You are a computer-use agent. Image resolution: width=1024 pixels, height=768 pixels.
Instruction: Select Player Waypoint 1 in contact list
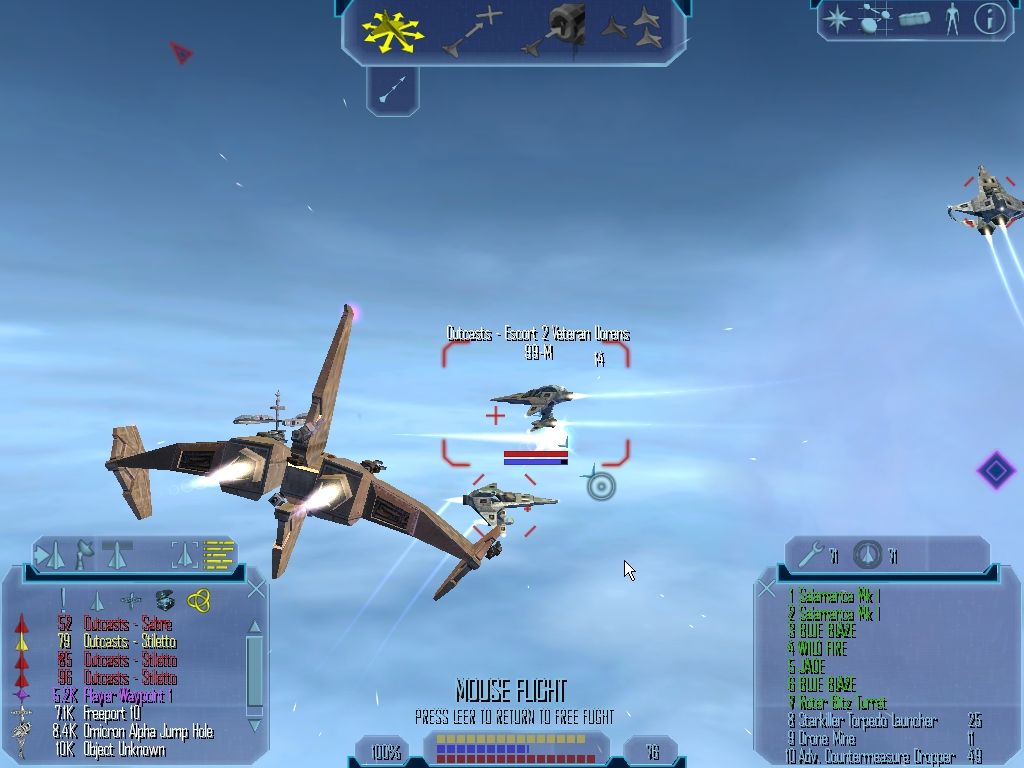point(126,696)
